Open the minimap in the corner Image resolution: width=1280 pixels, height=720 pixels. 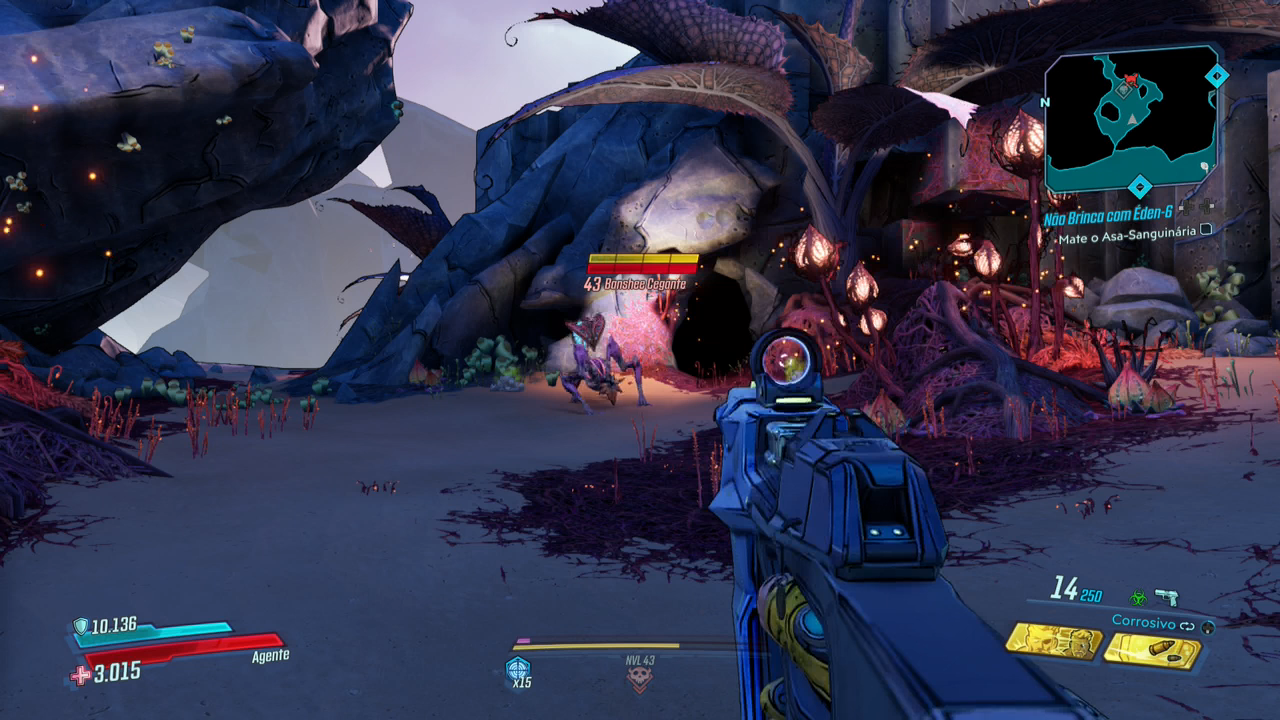(1132, 119)
